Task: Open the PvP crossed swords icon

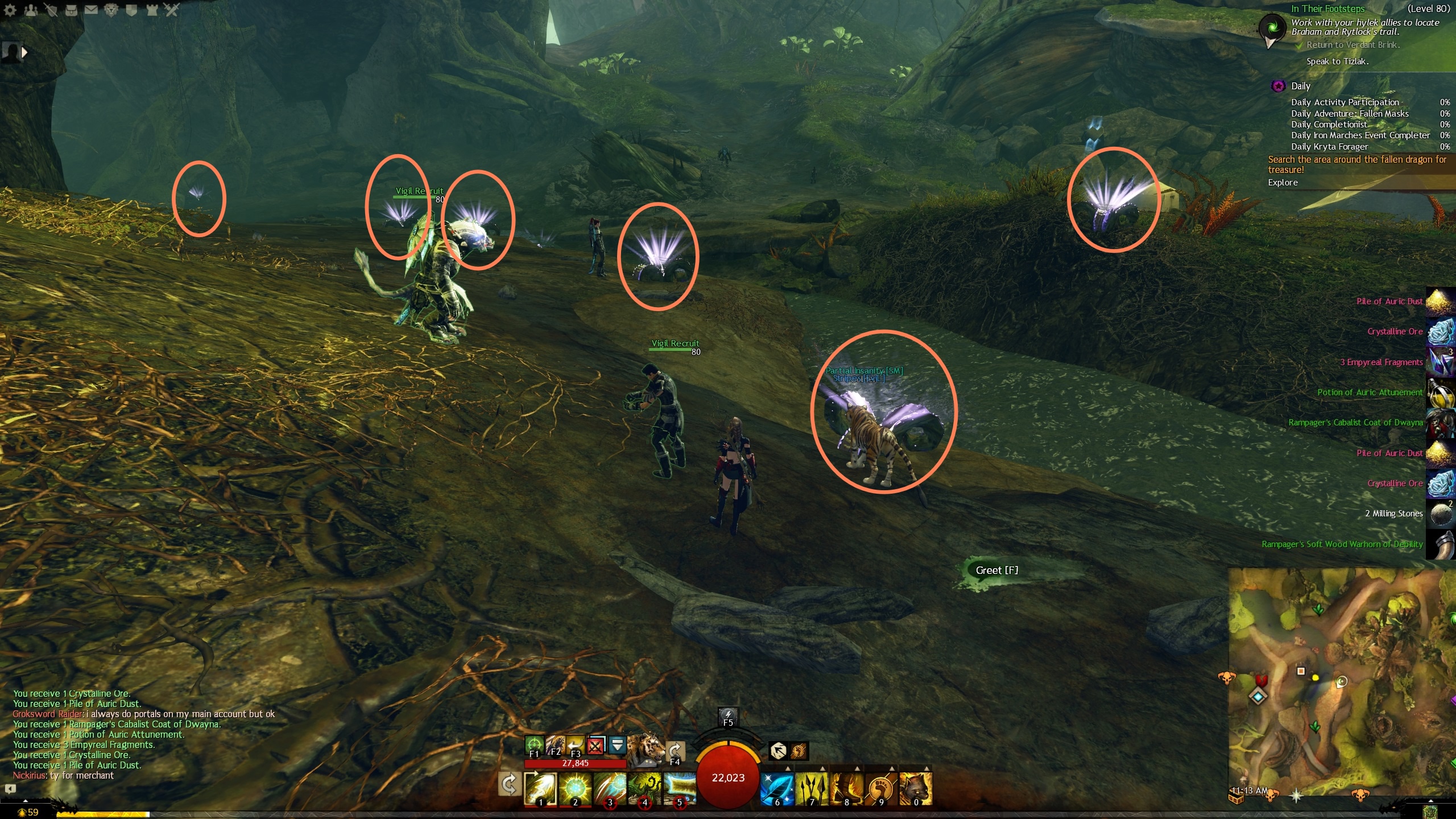Action: 172,10
